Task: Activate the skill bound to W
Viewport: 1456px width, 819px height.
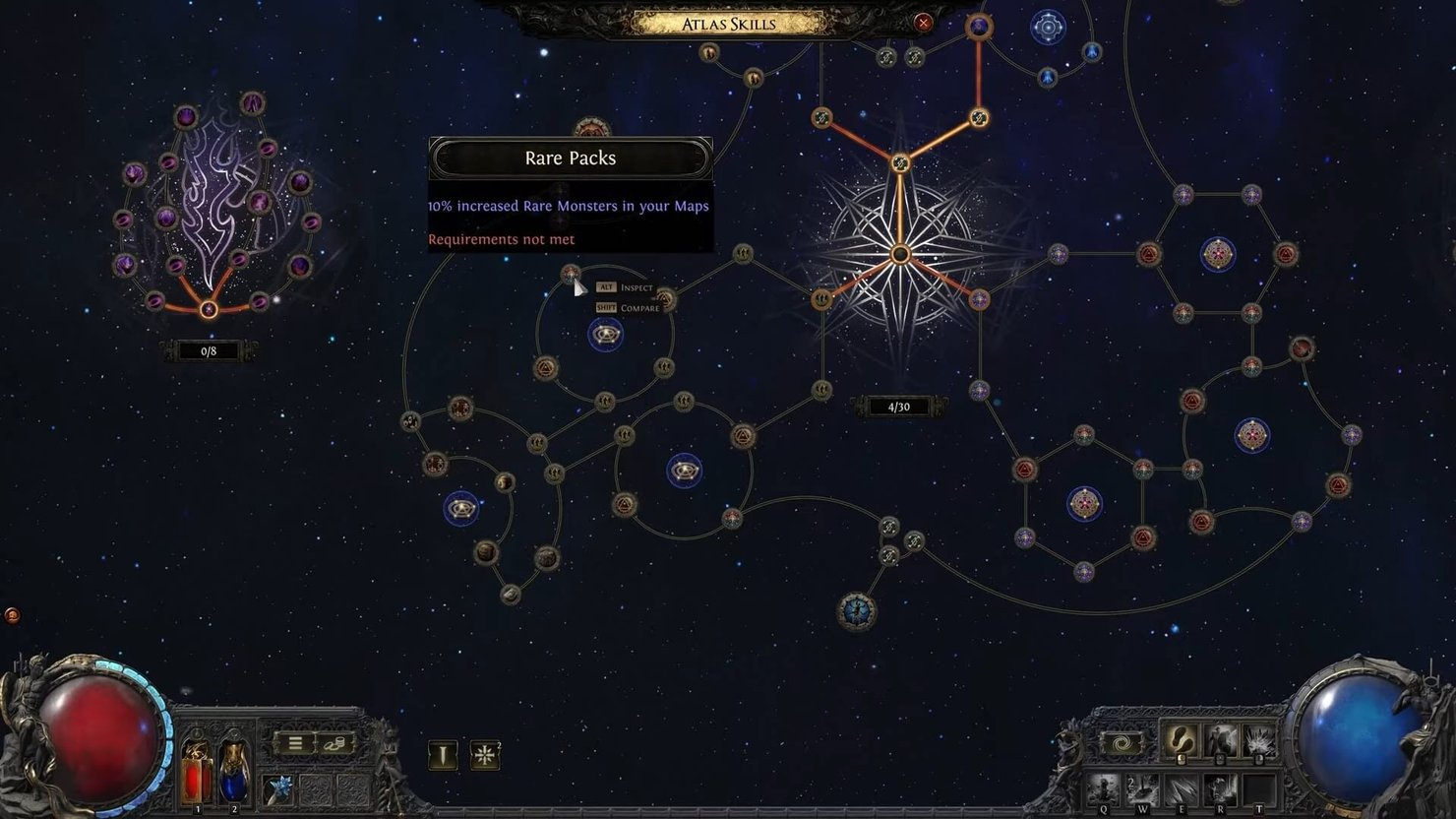Action: (x=1142, y=788)
